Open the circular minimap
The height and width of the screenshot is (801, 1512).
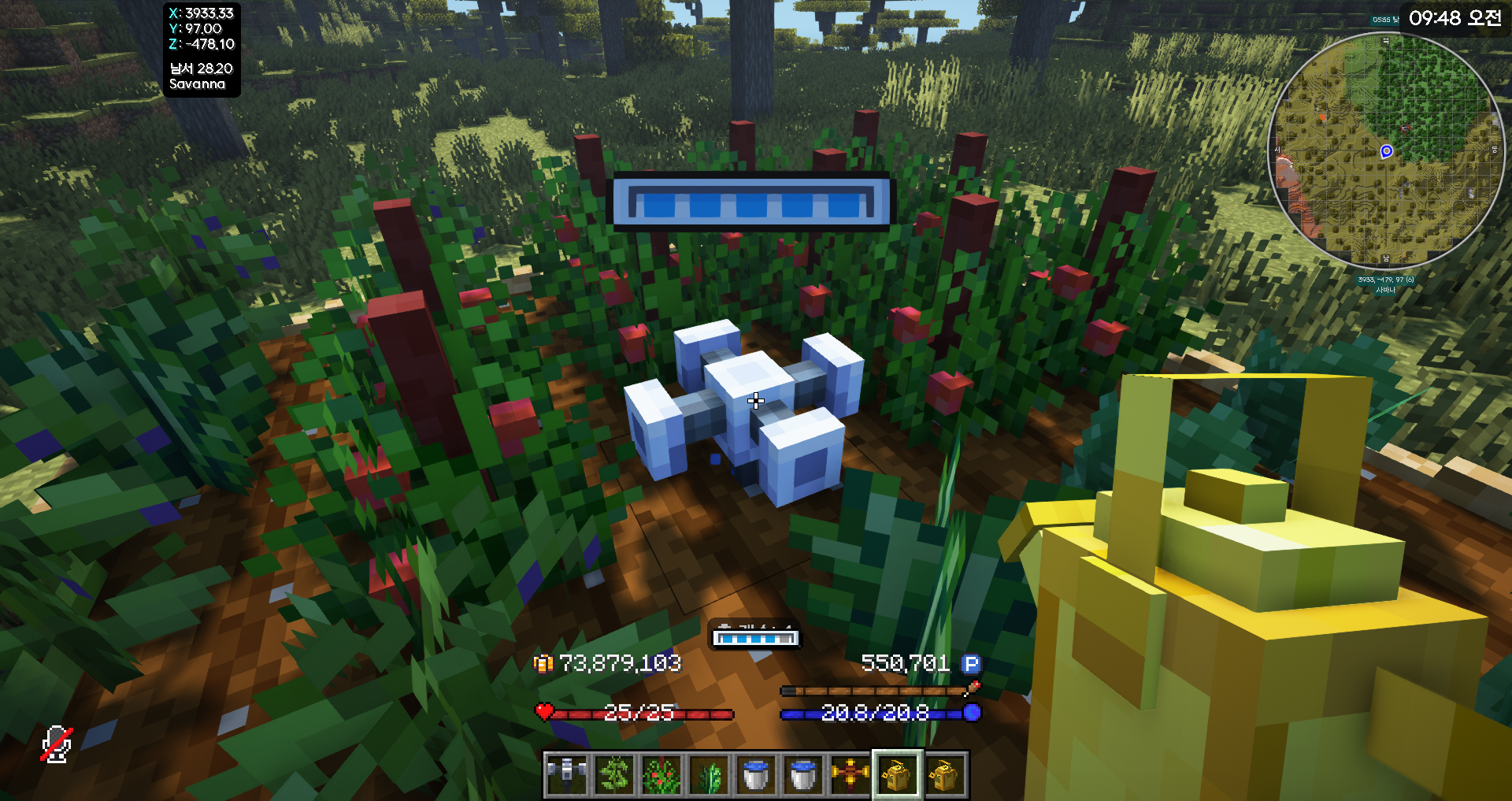pos(1386,150)
